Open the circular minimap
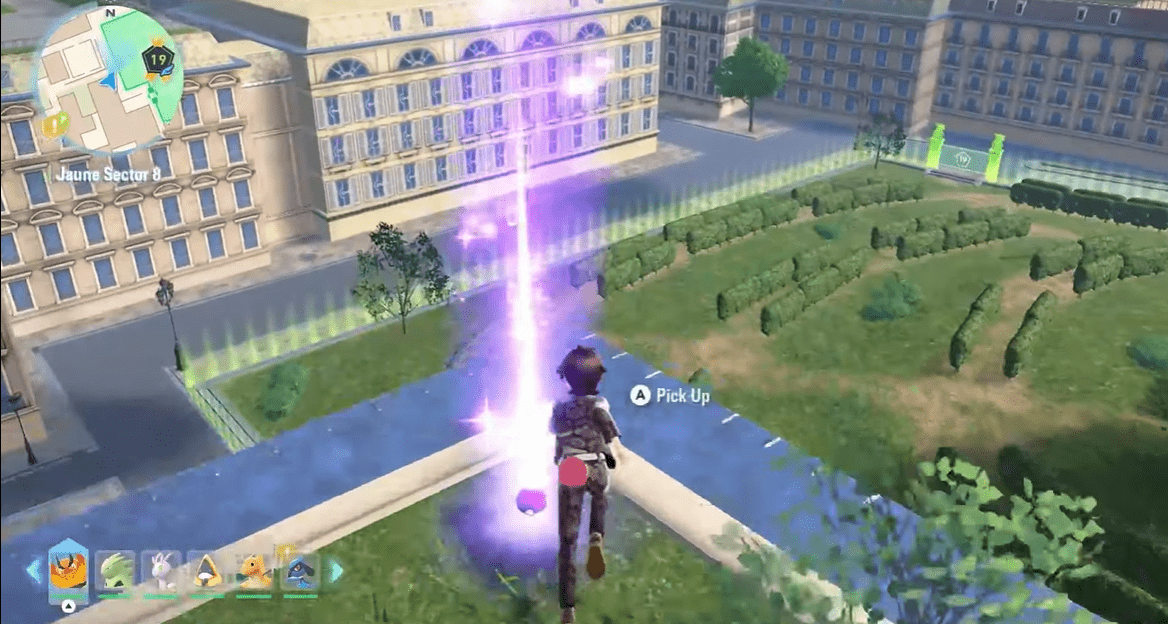This screenshot has width=1168, height=624. point(109,80)
